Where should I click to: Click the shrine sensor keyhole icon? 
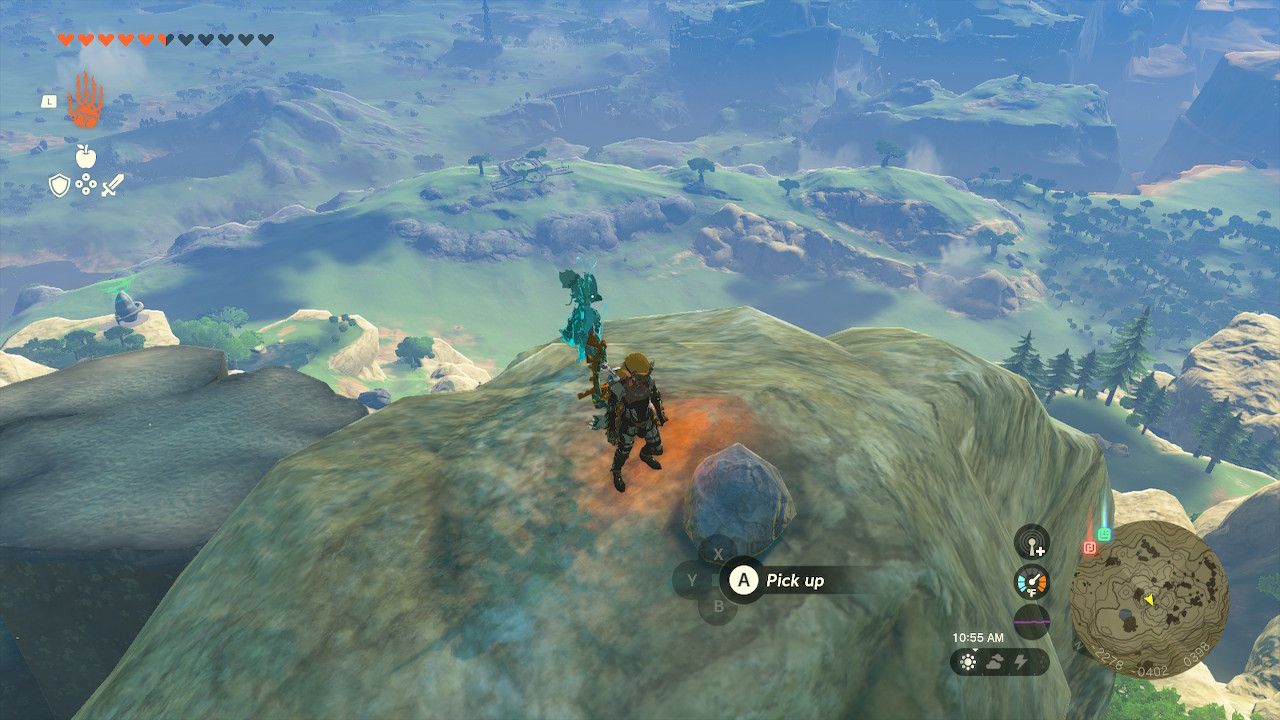(x=1031, y=543)
